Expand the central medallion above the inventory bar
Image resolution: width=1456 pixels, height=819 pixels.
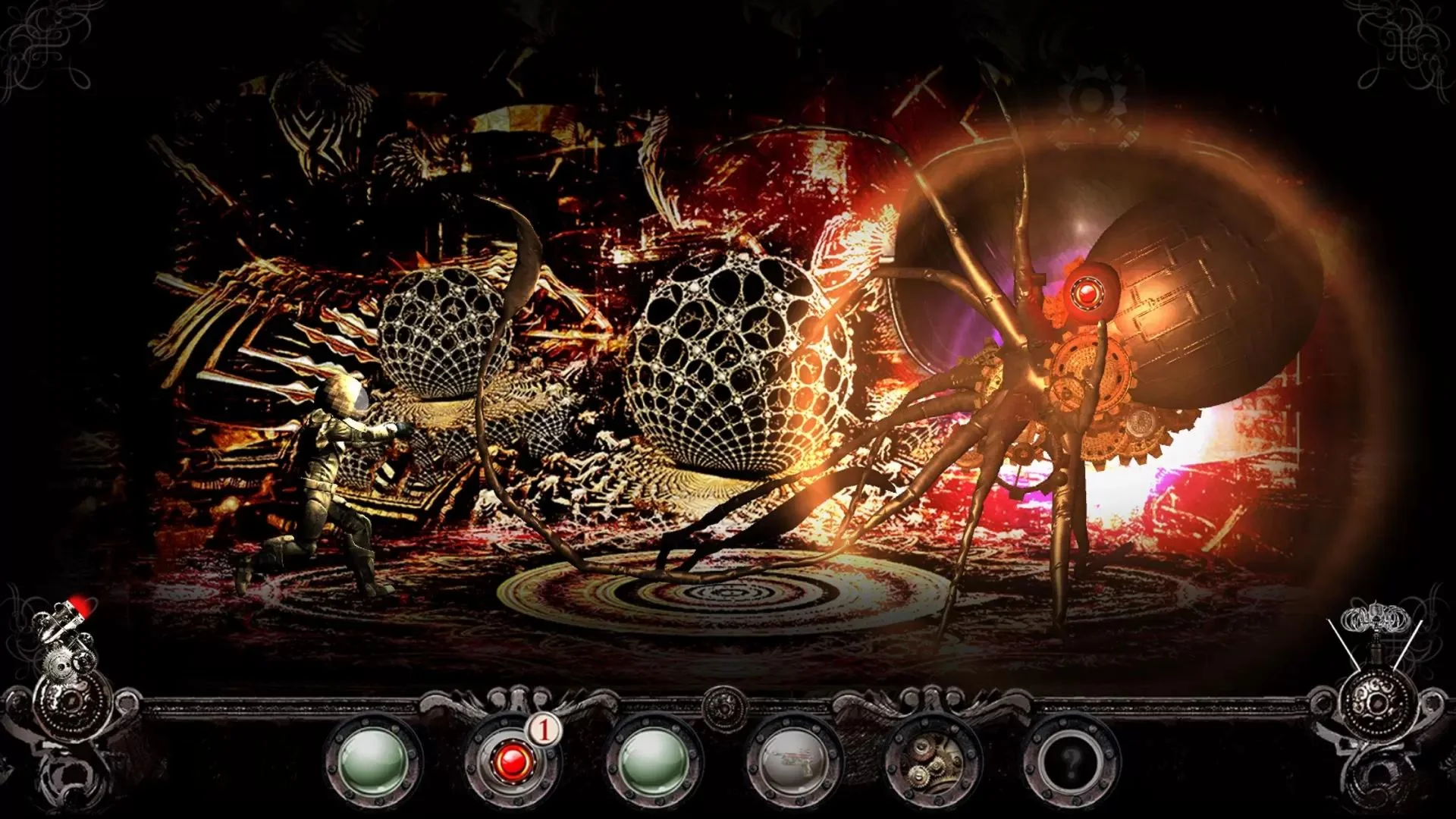[724, 709]
